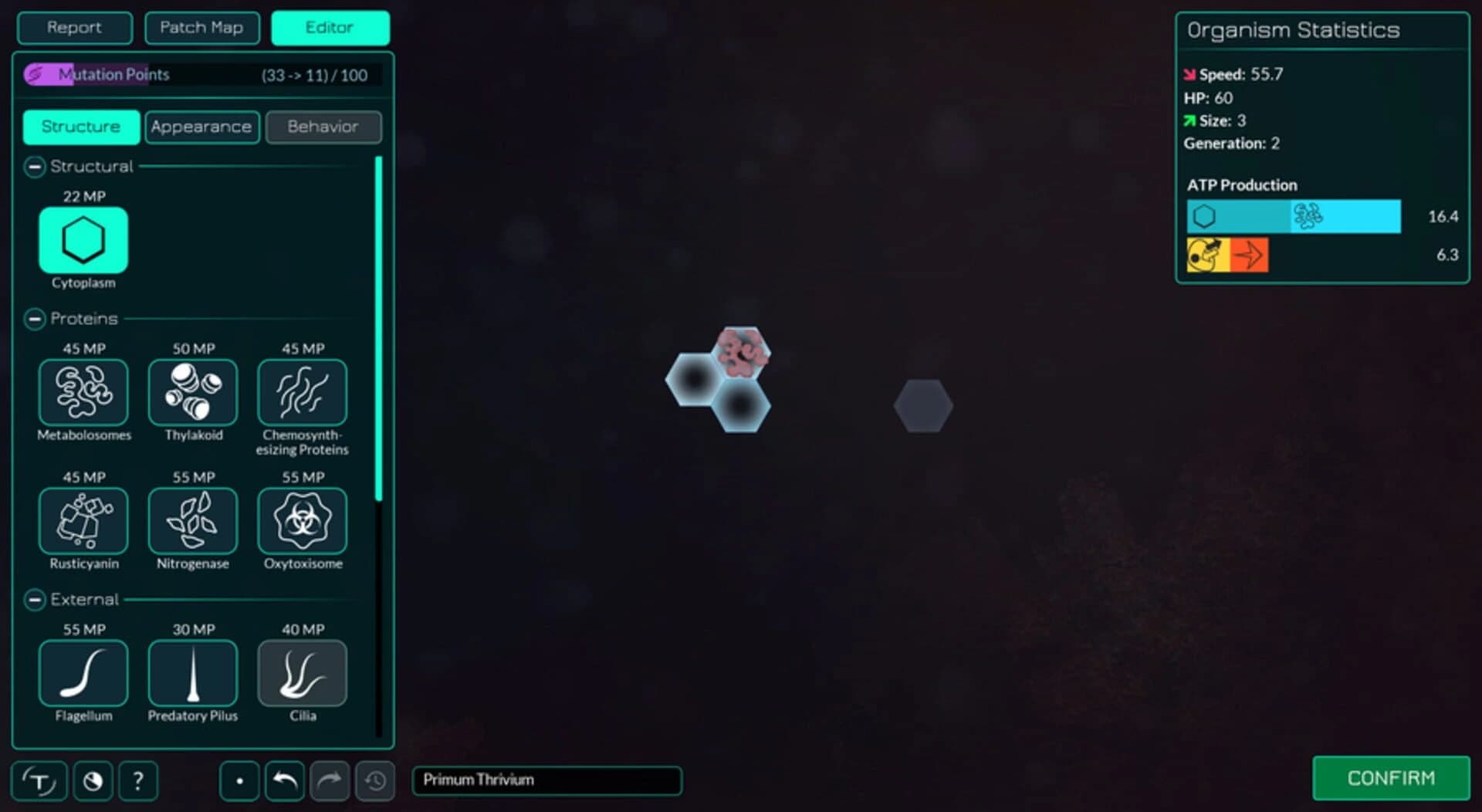This screenshot has width=1482, height=812.
Task: Open the question mark help panel
Action: [139, 780]
